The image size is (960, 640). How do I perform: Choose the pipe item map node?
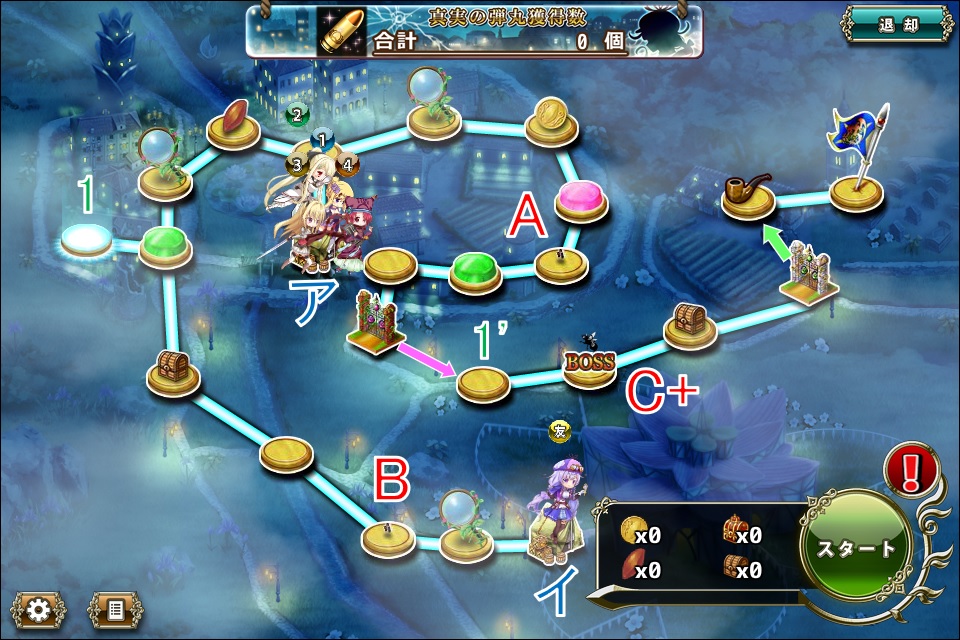pyautogui.click(x=748, y=195)
